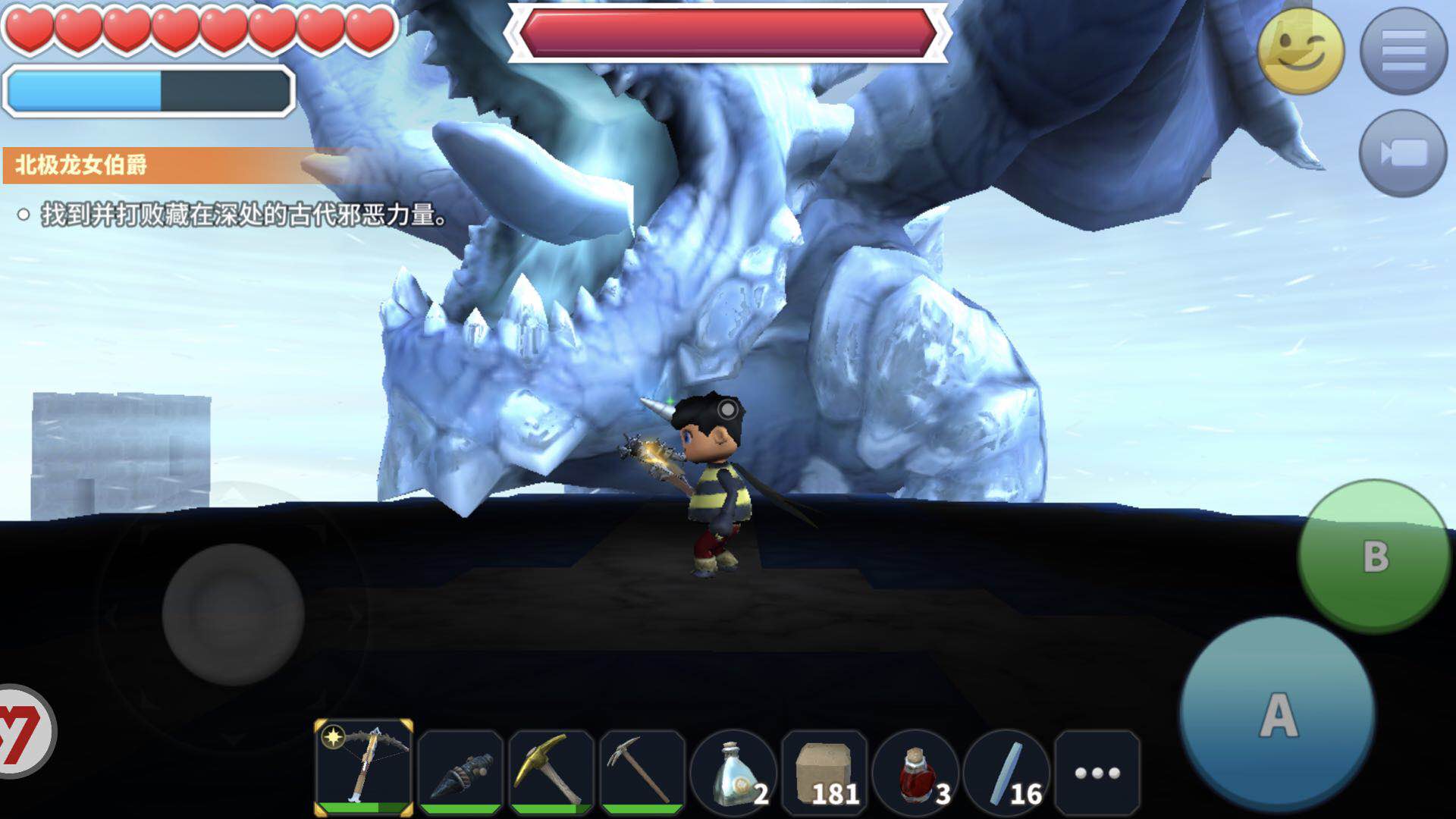Viewport: 1456px width, 819px height.
Task: Open the hamburger menu
Action: coord(1404,51)
